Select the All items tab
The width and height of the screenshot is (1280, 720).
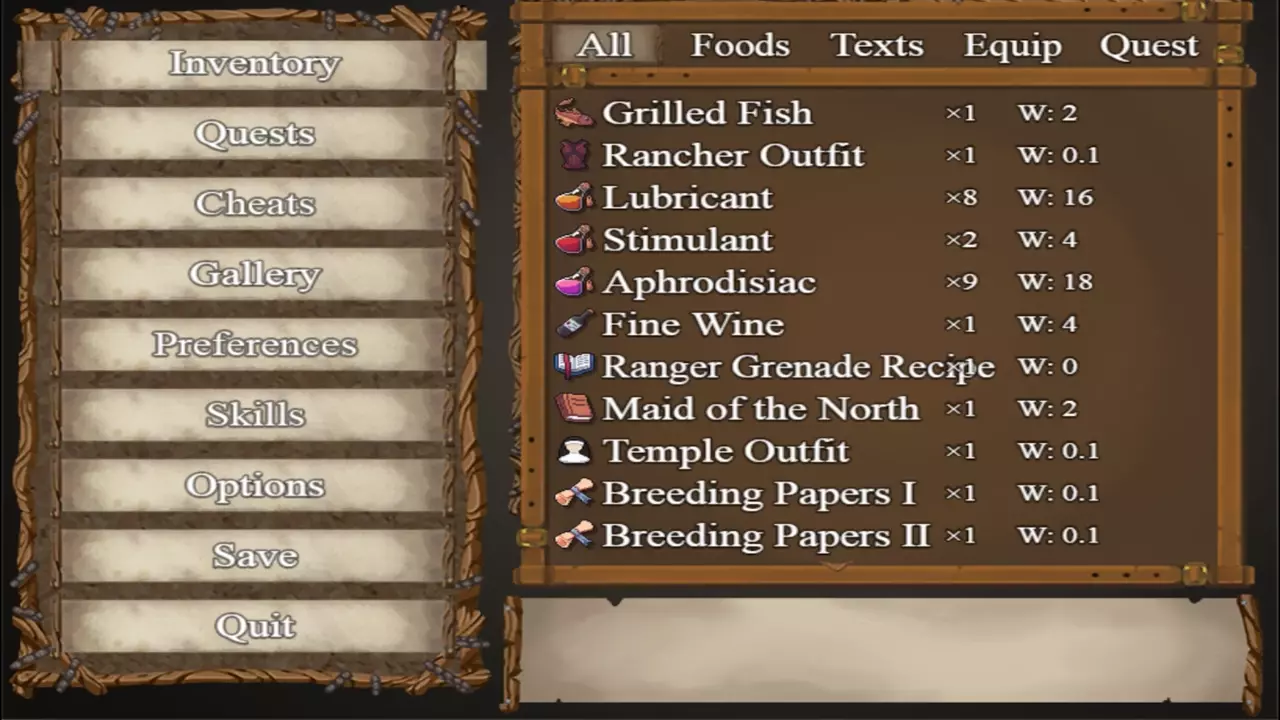click(x=604, y=46)
